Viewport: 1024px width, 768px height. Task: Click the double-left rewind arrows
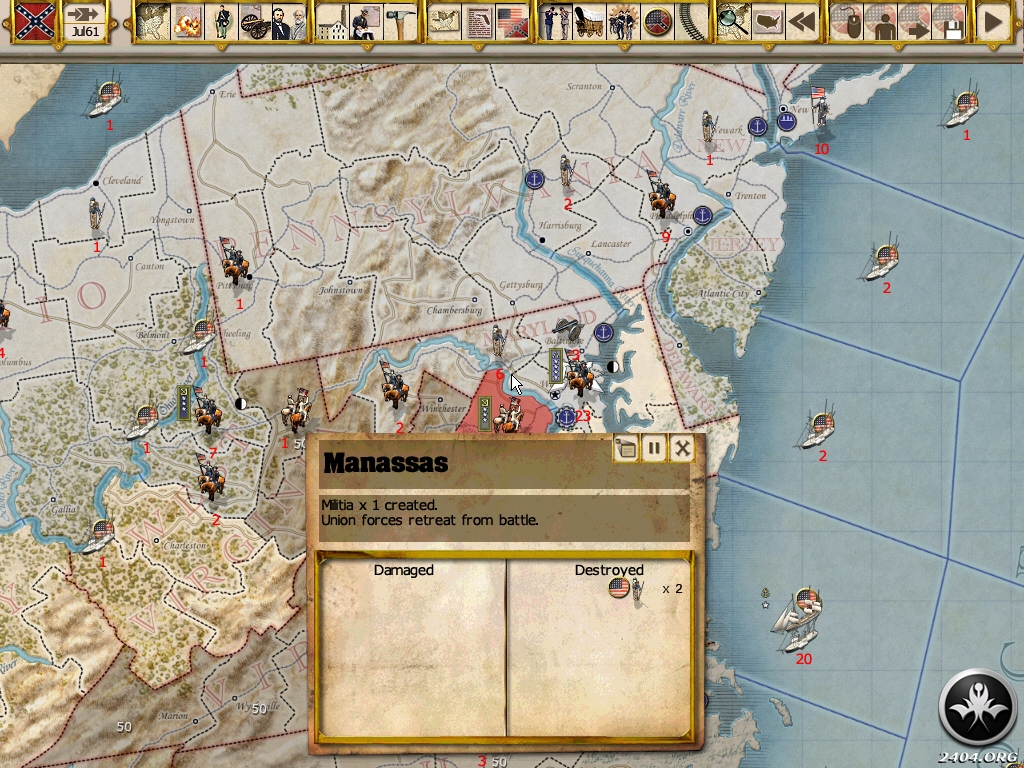(801, 21)
